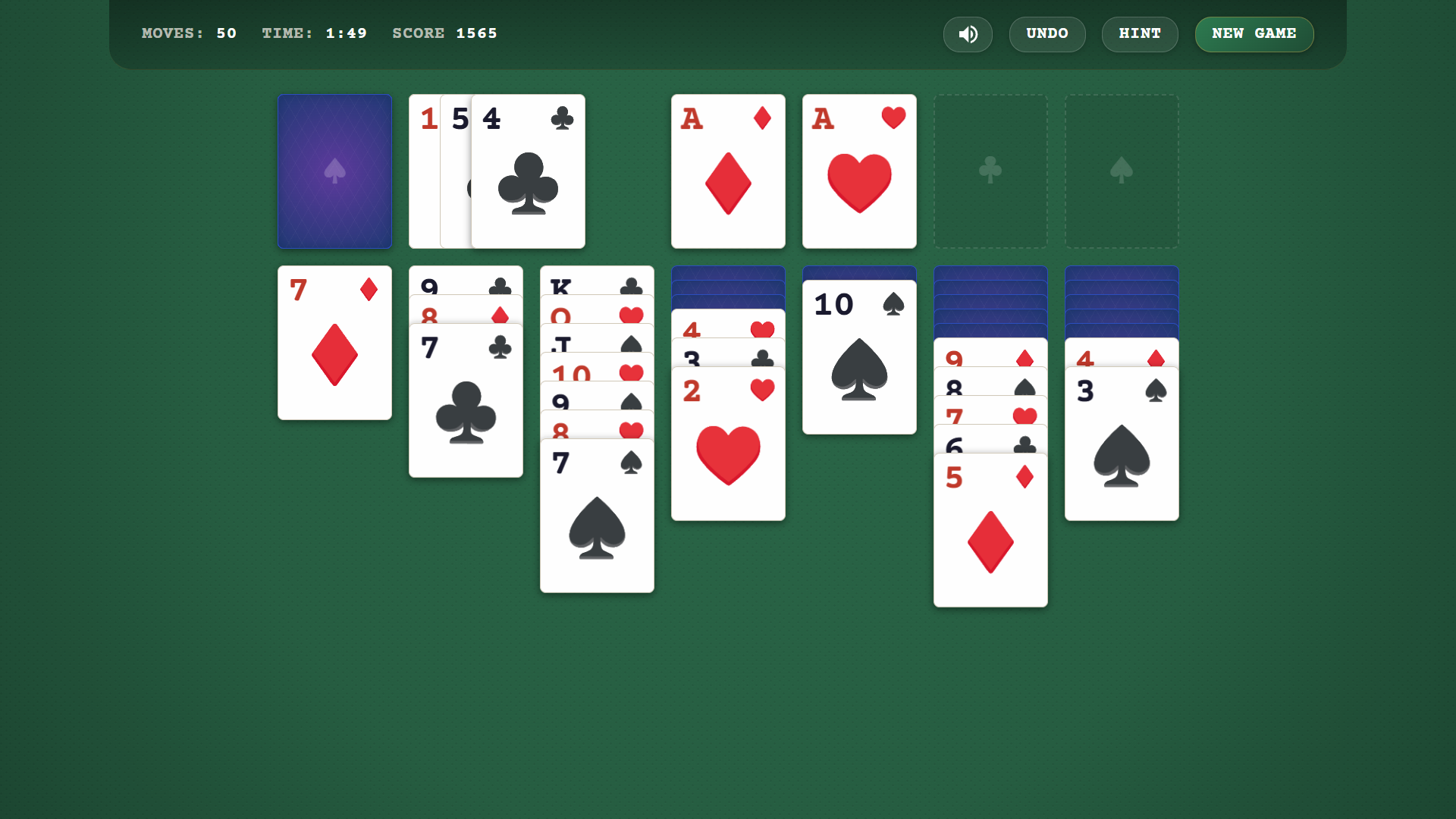Select the empty spades foundation slot
Screen dimensions: 1456x819
click(1122, 171)
